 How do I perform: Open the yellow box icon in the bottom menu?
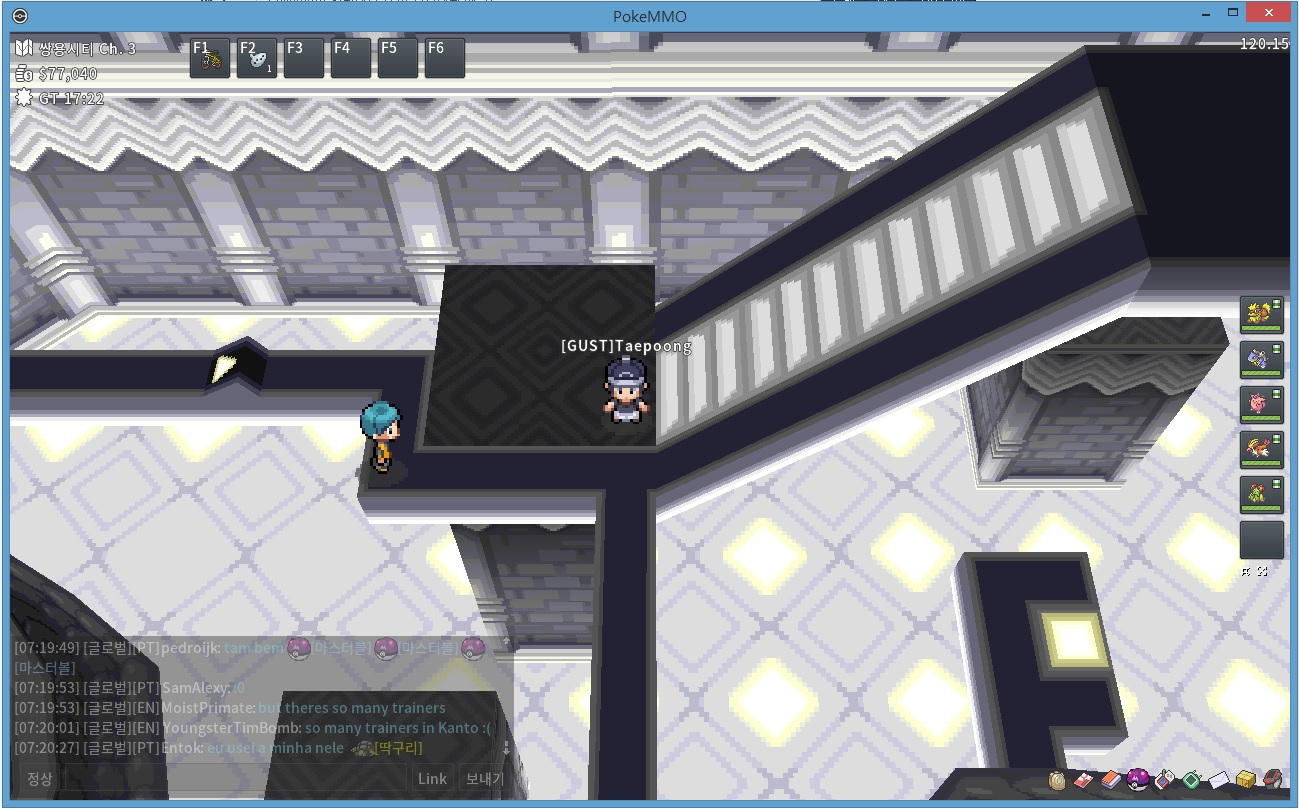click(x=1245, y=780)
